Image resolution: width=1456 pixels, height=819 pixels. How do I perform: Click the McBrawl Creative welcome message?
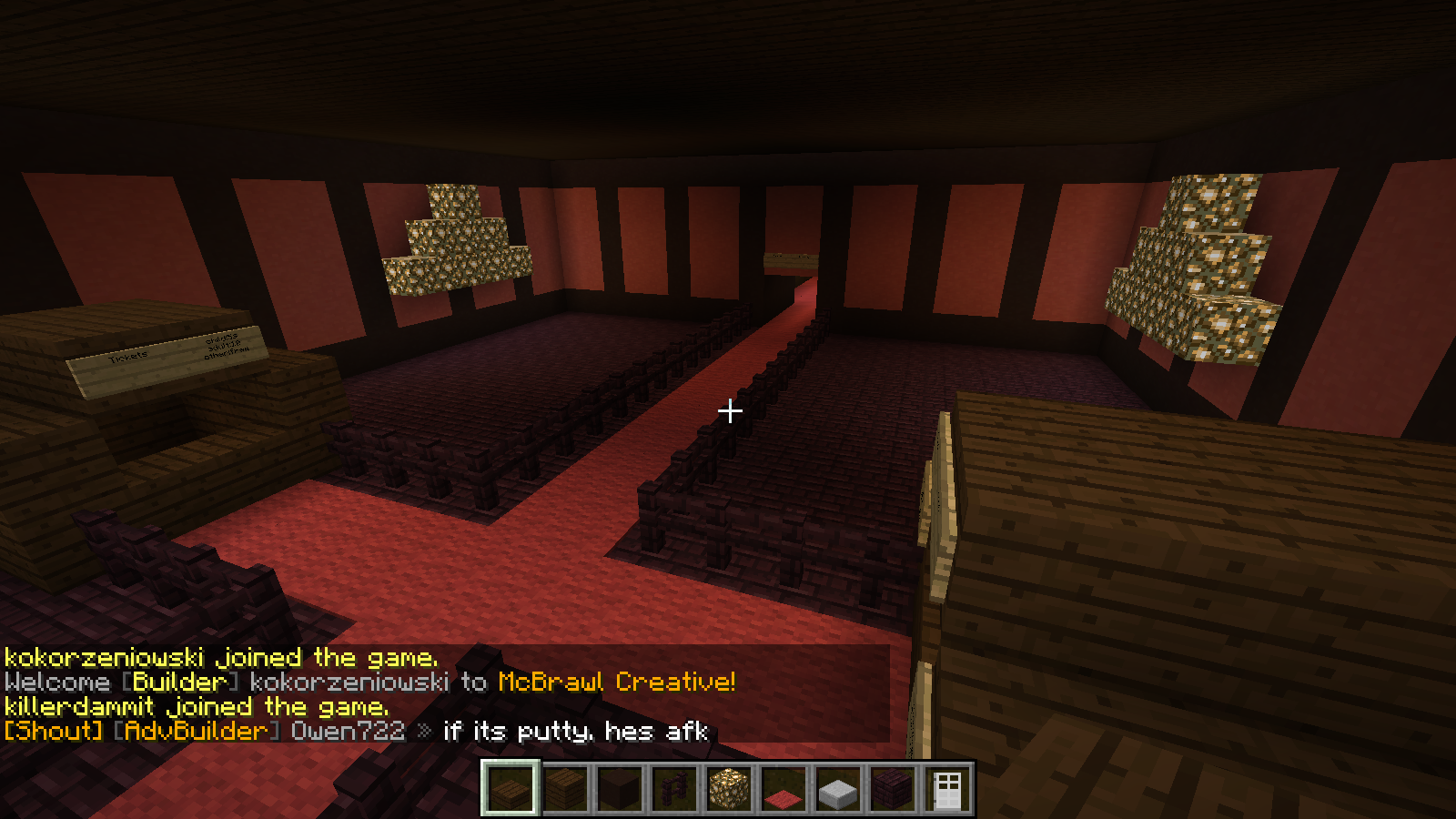(x=369, y=682)
